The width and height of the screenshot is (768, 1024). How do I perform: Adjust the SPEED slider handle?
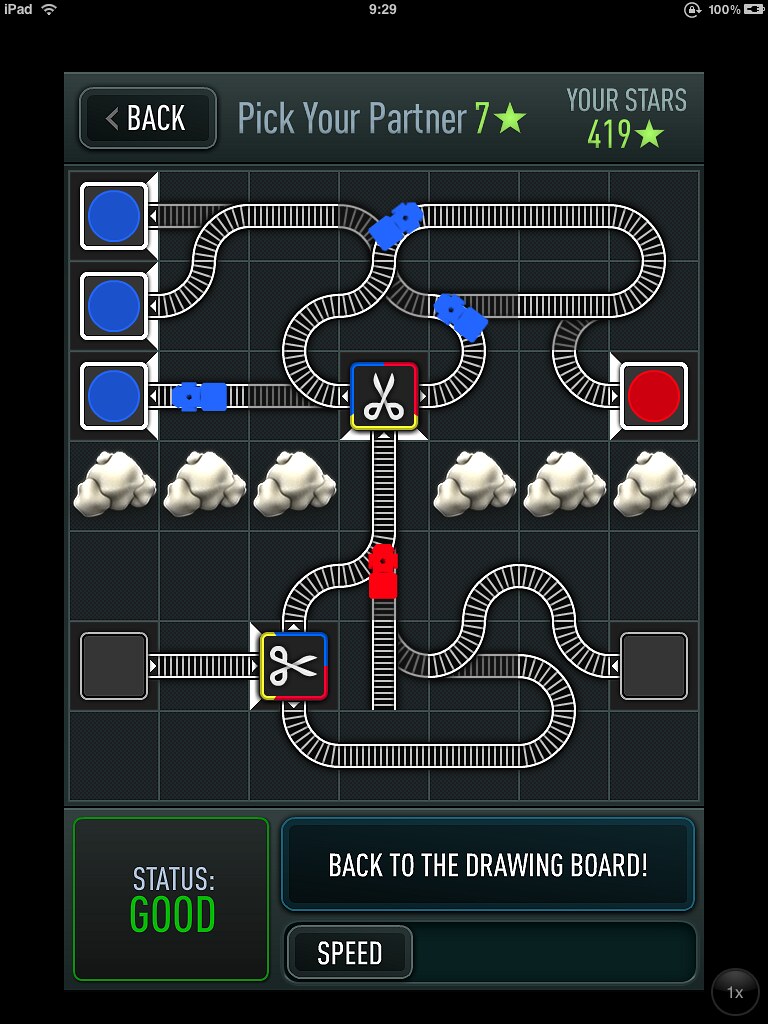click(350, 953)
